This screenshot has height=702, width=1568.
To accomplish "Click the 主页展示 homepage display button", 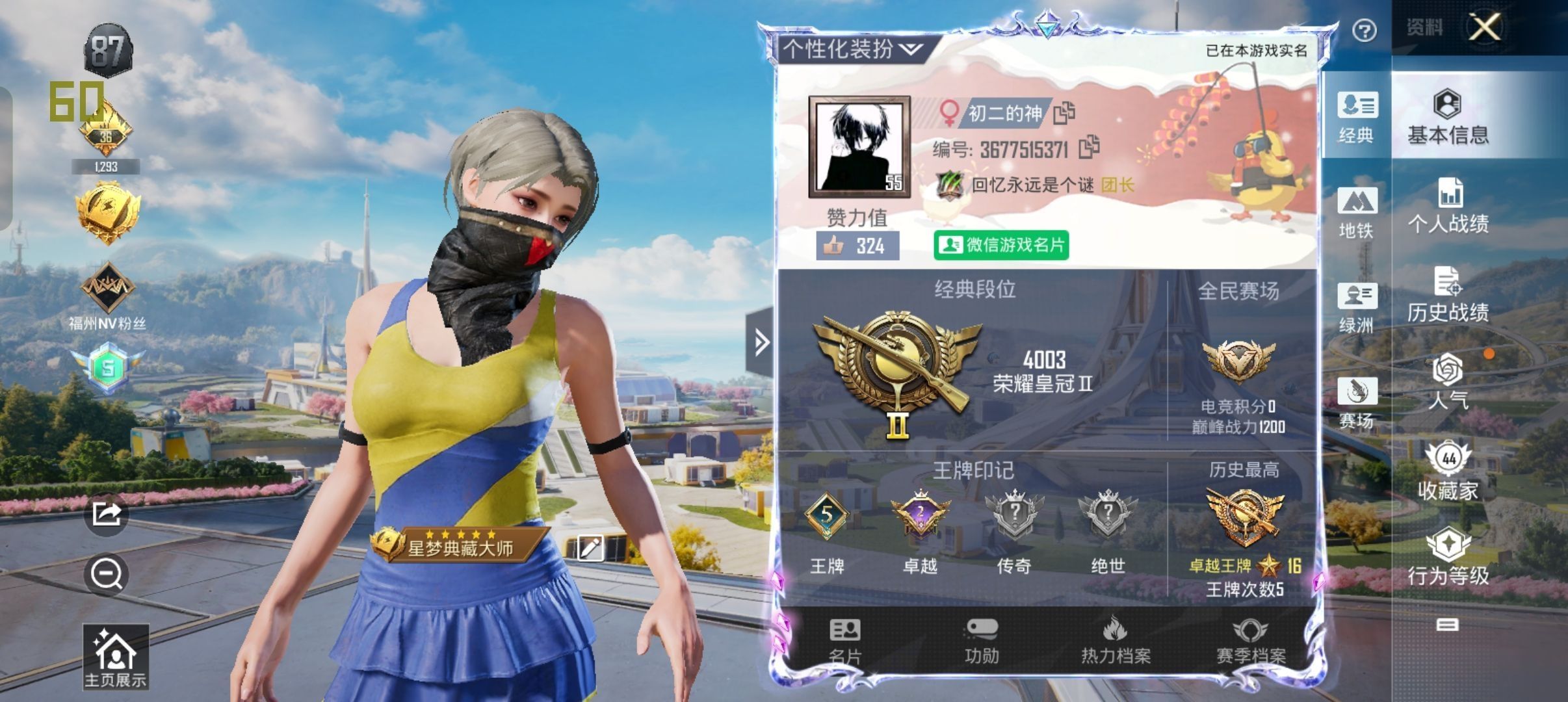I will pos(115,656).
